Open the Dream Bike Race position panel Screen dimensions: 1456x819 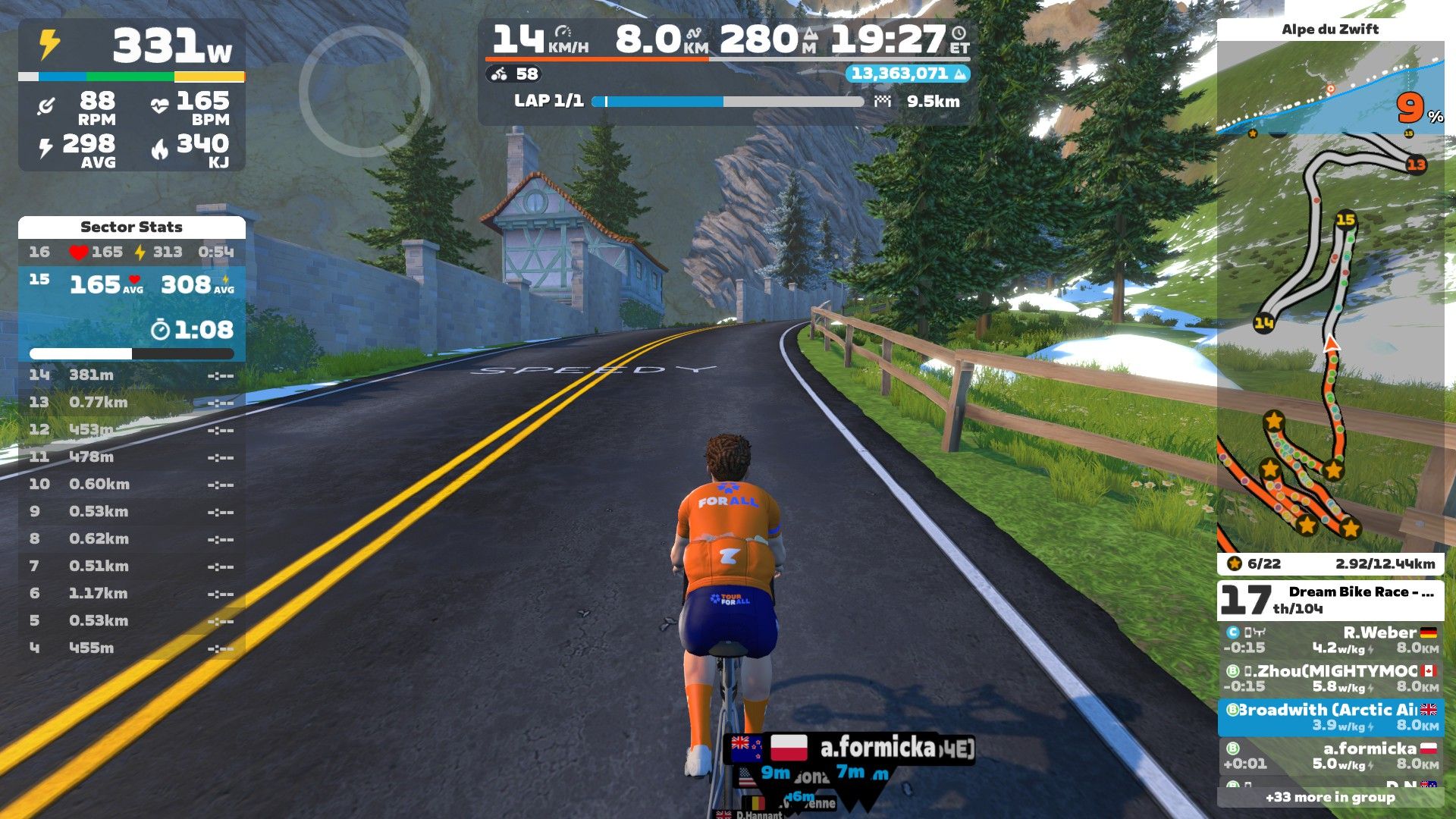coord(1330,600)
